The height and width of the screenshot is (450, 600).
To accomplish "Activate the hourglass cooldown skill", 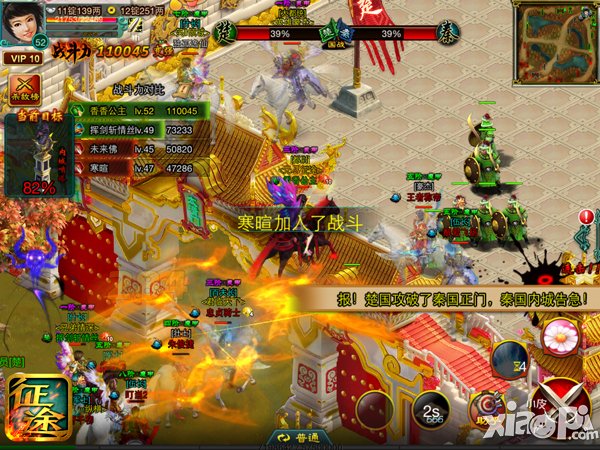I will [510, 360].
